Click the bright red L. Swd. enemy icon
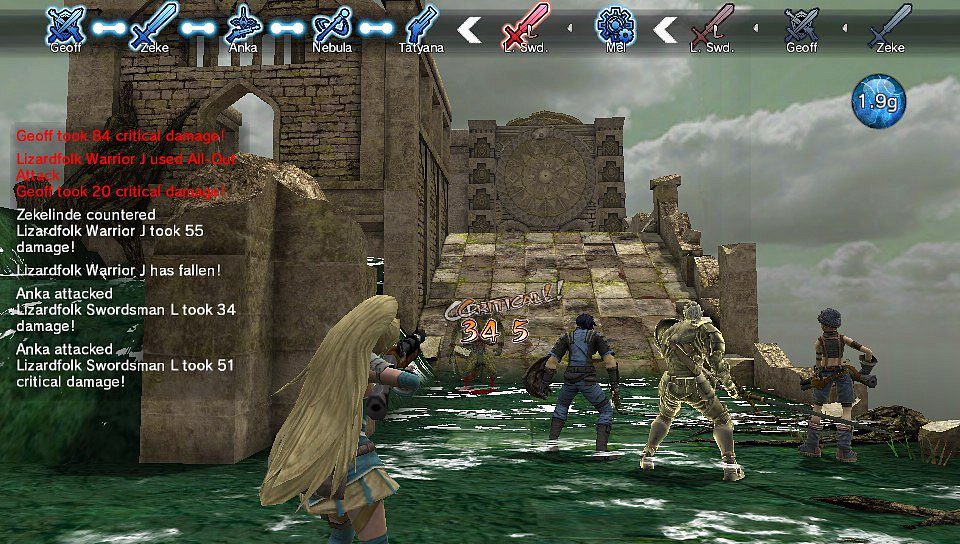Viewport: 960px width, 544px height. point(526,24)
